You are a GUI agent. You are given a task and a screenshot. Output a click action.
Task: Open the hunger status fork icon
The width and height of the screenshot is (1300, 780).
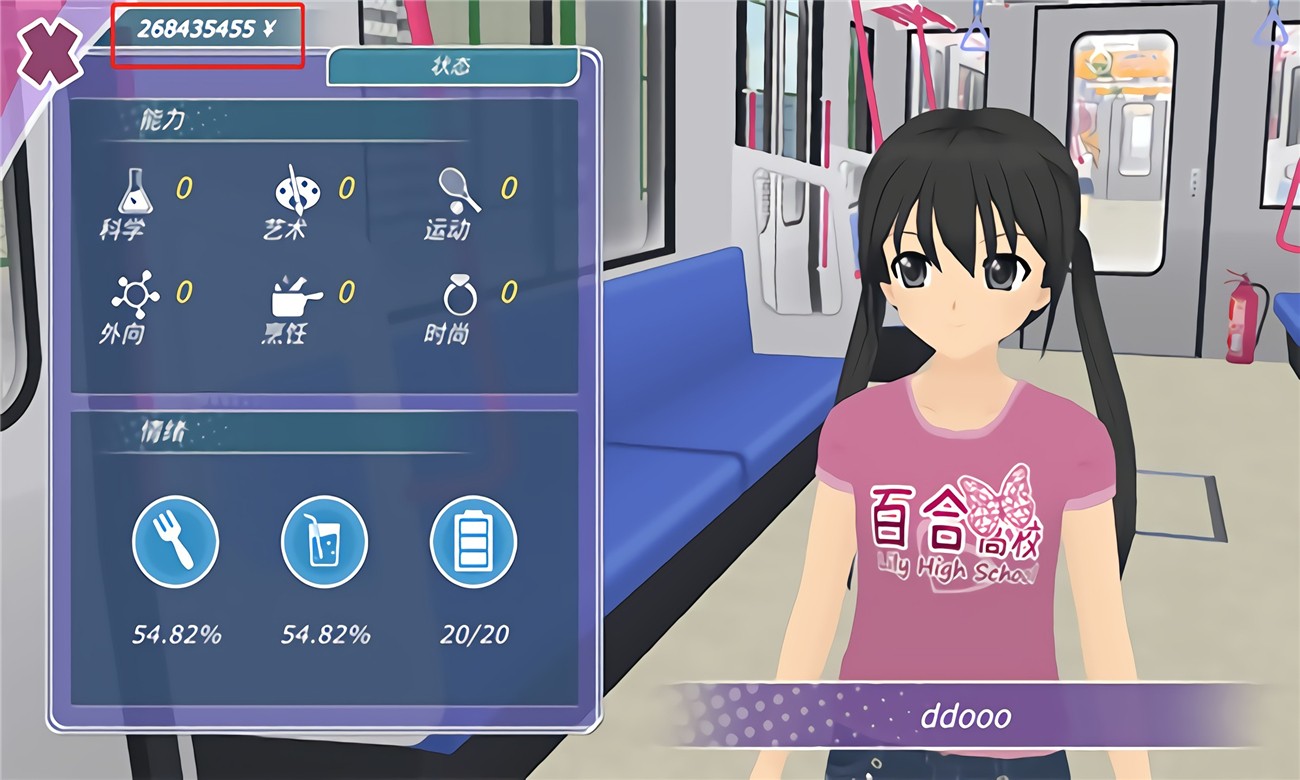(x=176, y=542)
